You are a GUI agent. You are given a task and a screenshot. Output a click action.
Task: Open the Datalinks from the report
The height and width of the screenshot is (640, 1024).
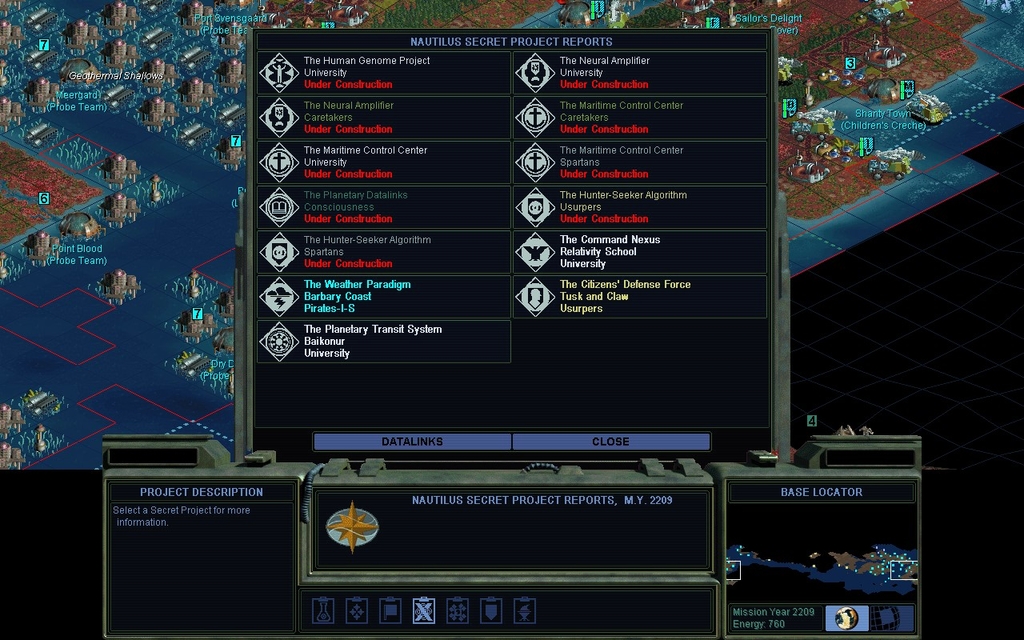[x=412, y=442]
